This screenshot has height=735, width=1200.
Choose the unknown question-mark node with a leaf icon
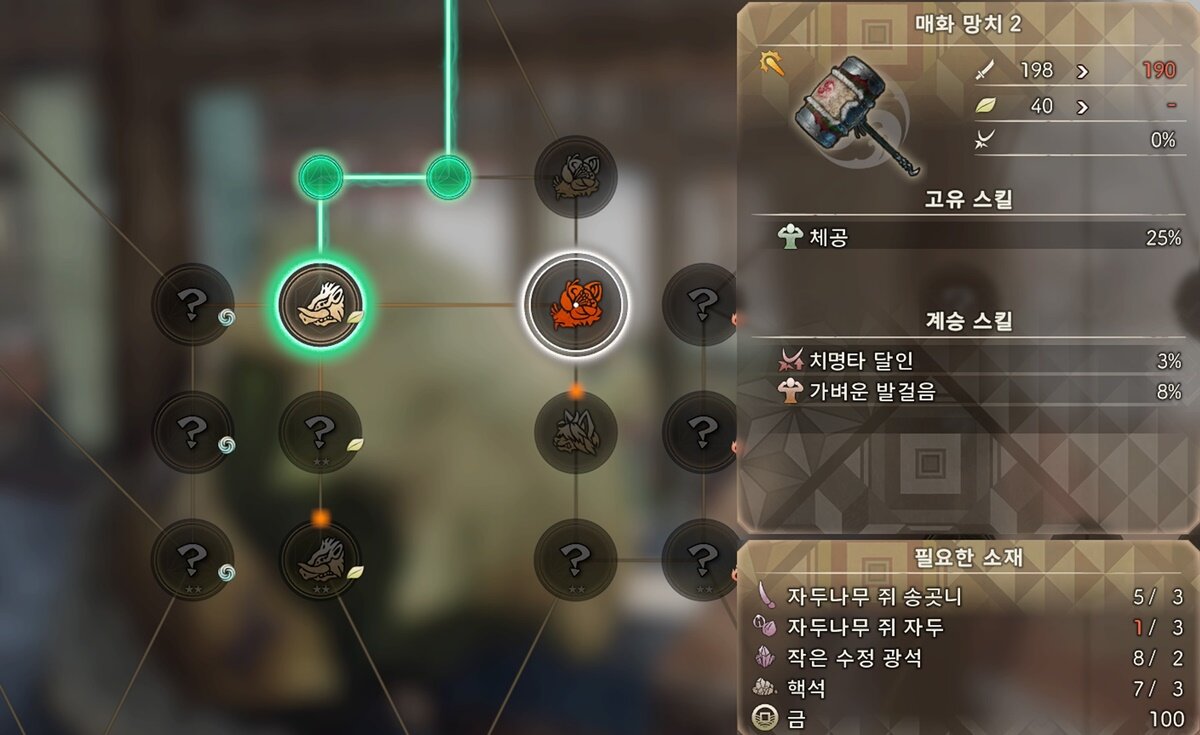(x=320, y=432)
